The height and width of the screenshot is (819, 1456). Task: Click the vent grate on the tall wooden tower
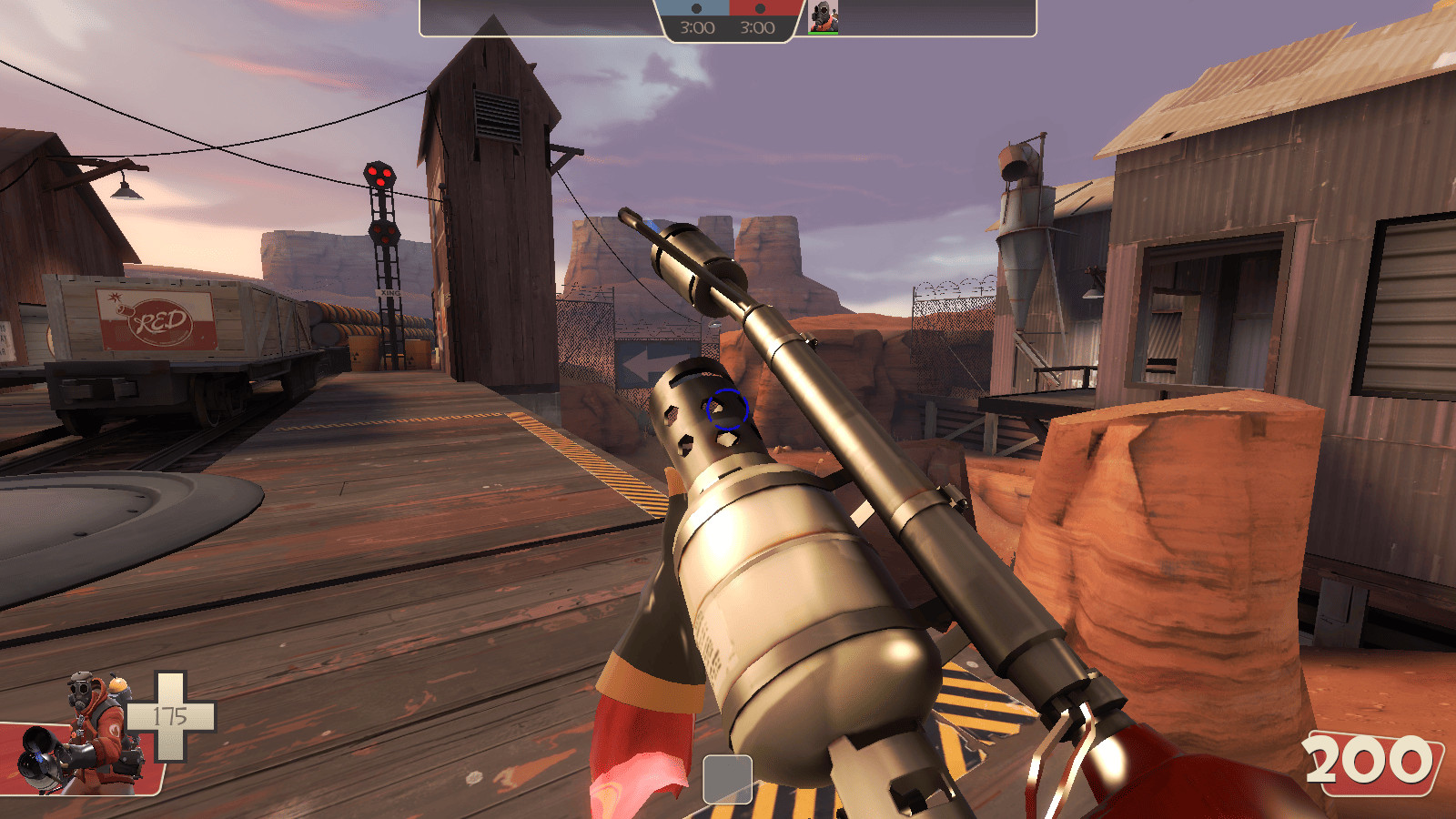497,114
